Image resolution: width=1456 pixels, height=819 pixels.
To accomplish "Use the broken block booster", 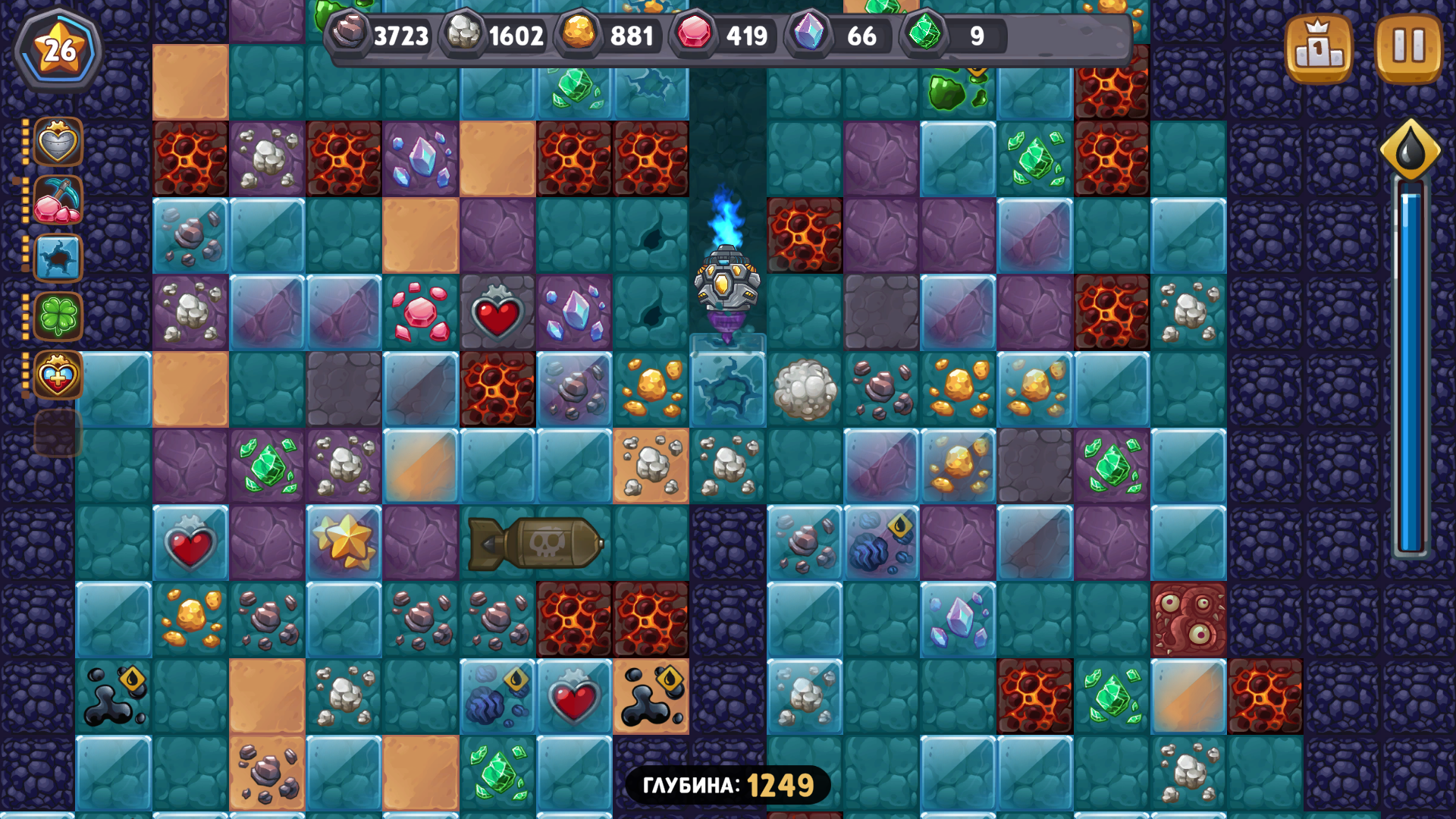I will [57, 258].
